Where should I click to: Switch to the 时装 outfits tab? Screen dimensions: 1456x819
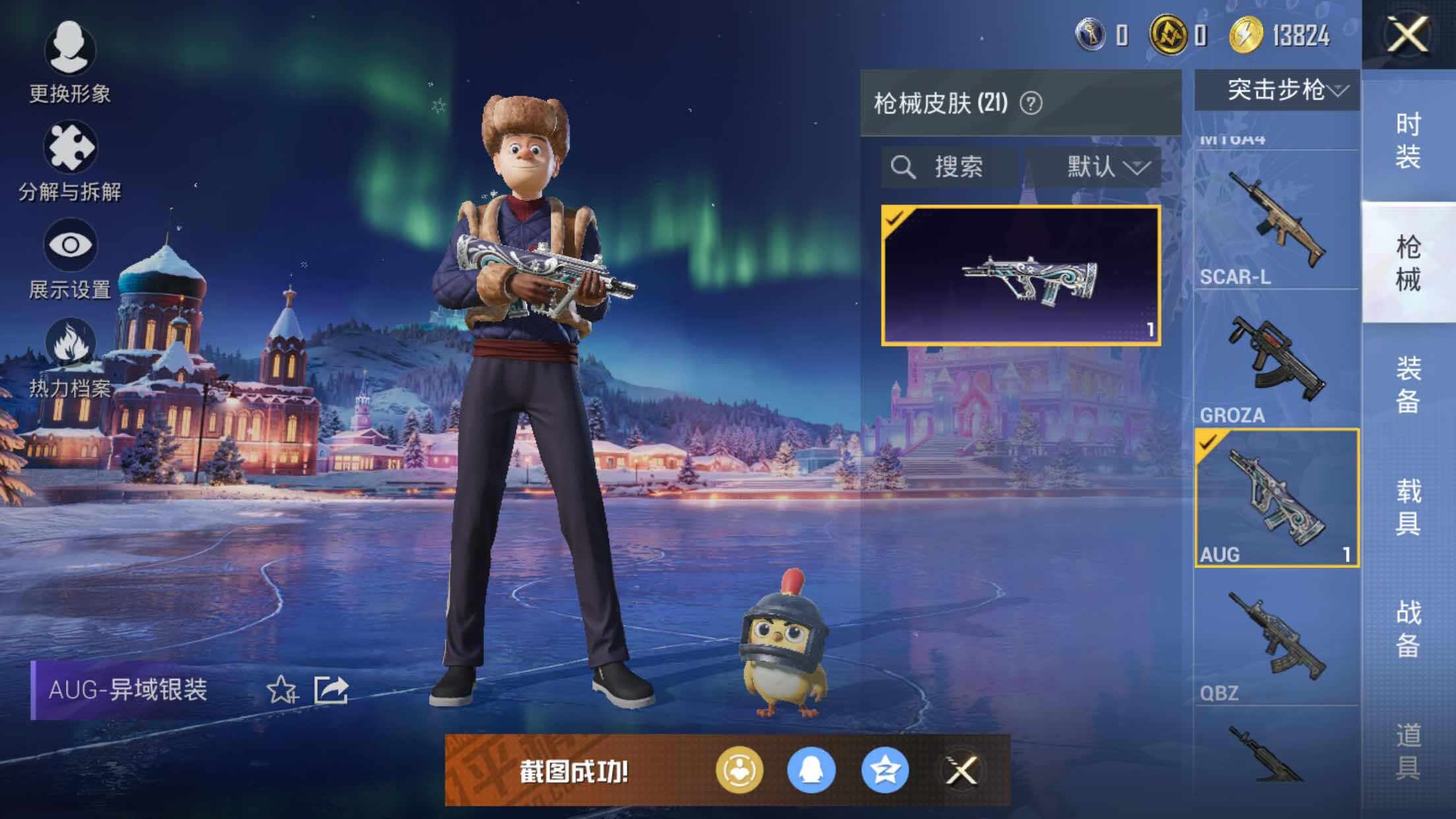click(1409, 140)
